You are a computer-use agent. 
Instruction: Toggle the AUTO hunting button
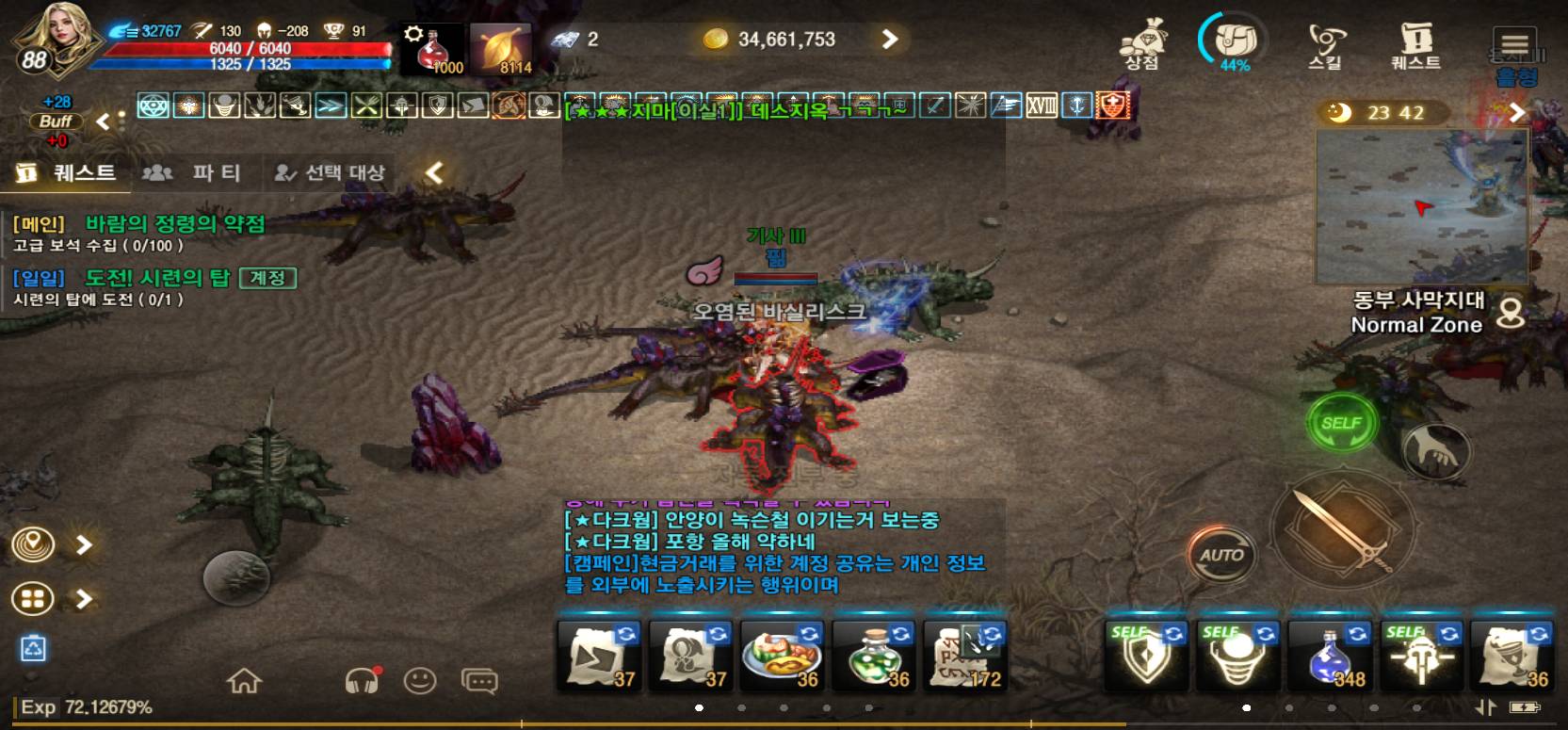pyautogui.click(x=1220, y=556)
